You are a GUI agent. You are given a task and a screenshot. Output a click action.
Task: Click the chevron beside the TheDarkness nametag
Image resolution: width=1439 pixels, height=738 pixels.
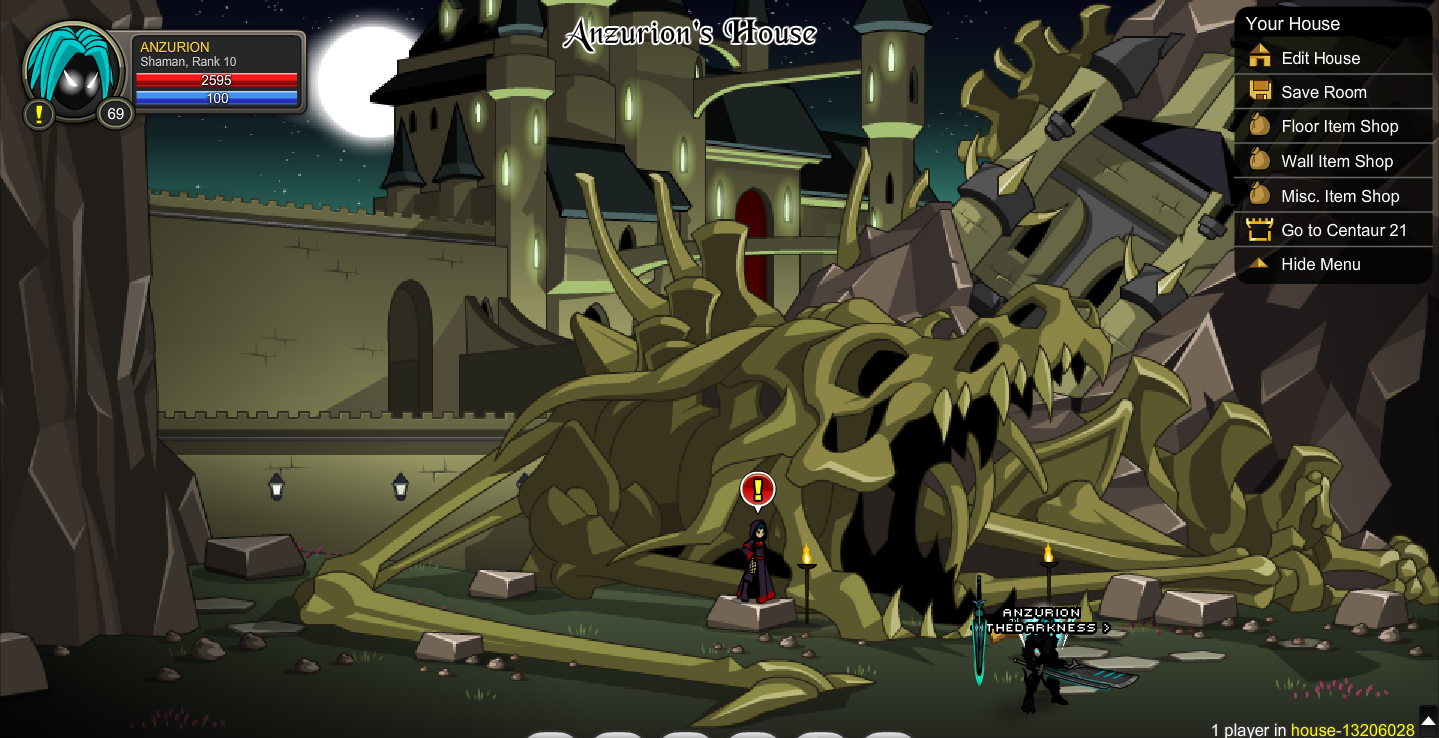pyautogui.click(x=1106, y=628)
